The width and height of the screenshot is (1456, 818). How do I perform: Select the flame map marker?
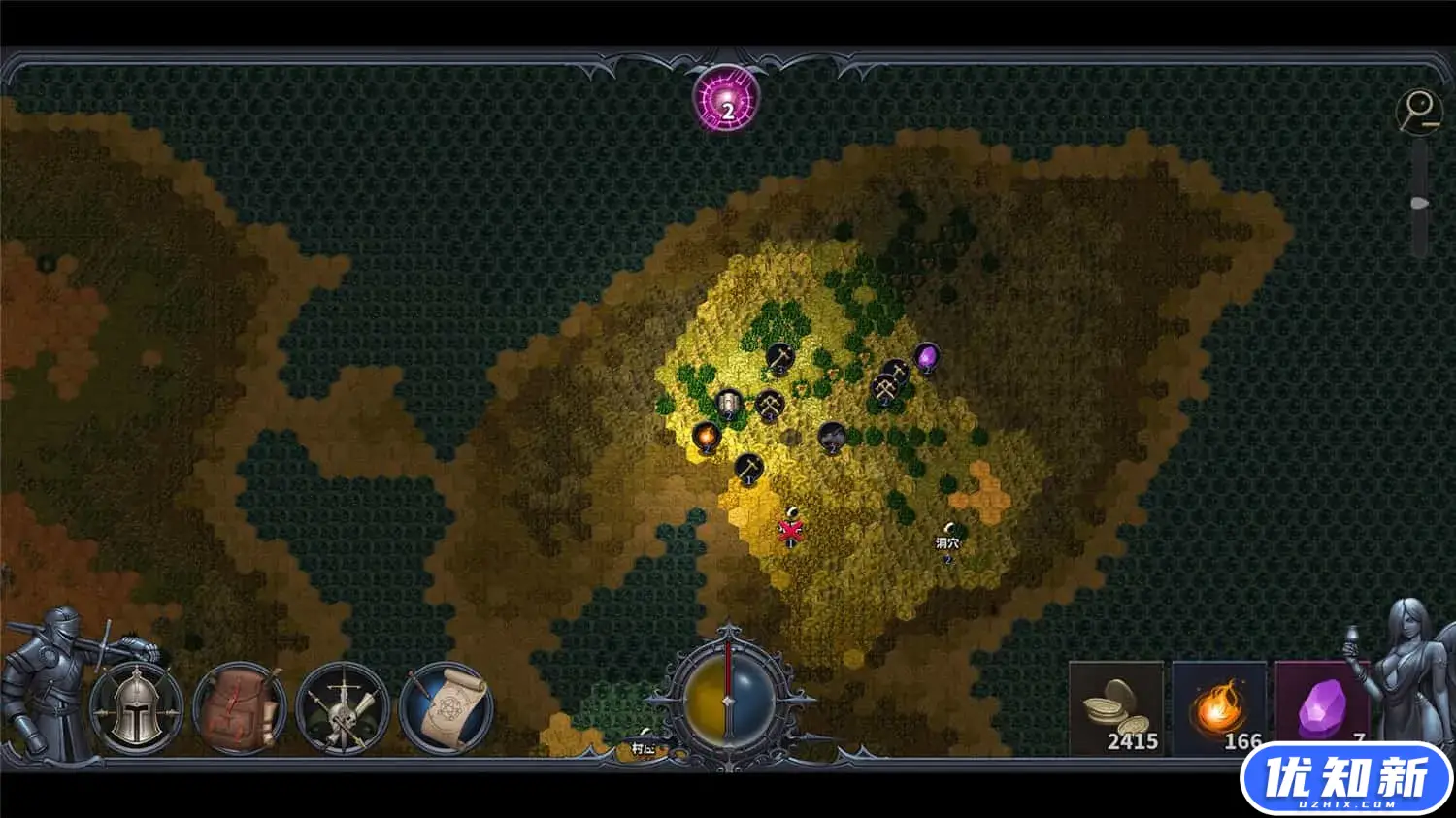(x=707, y=436)
